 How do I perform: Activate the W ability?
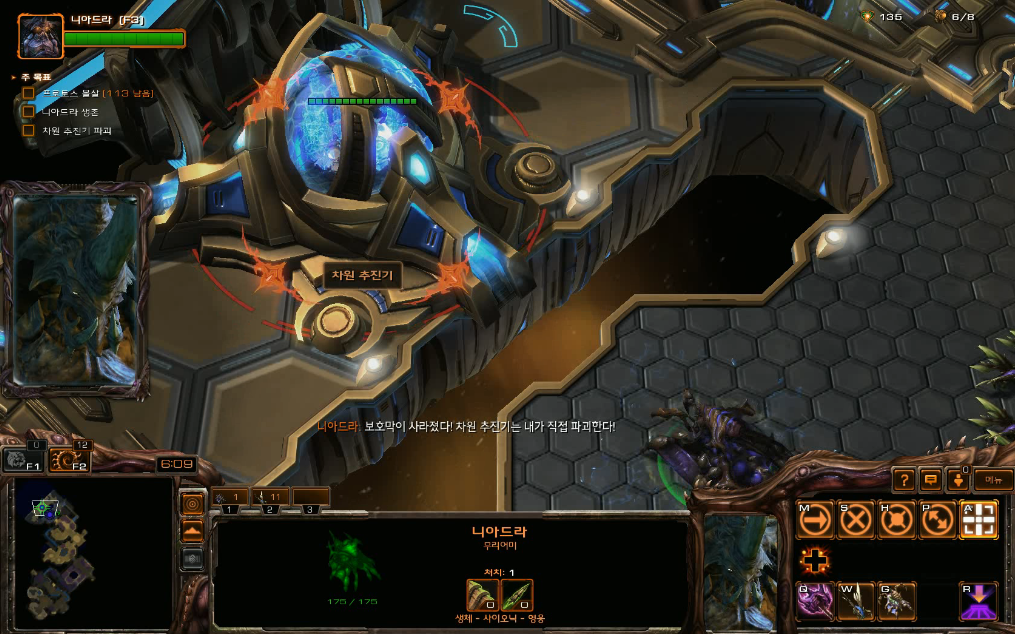[x=856, y=601]
